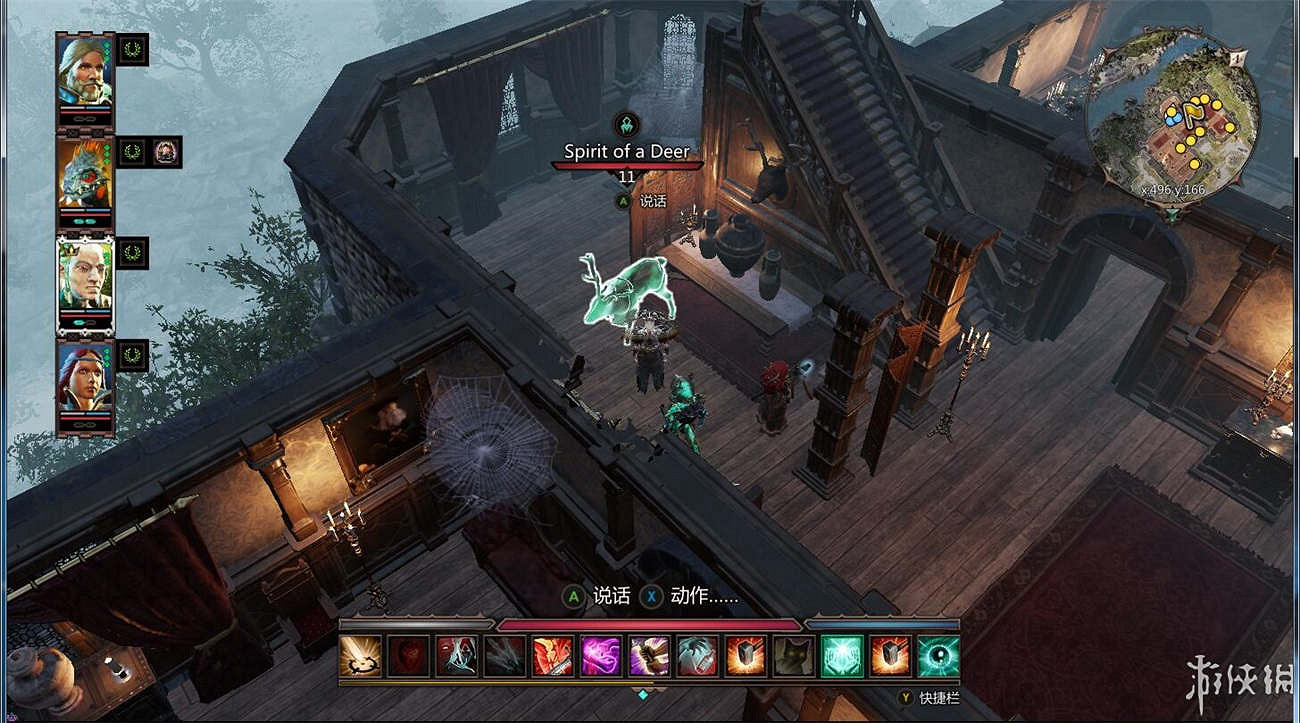Viewport: 1300px width, 723px height.
Task: Activate the glowing sword attack skill
Action: click(359, 655)
